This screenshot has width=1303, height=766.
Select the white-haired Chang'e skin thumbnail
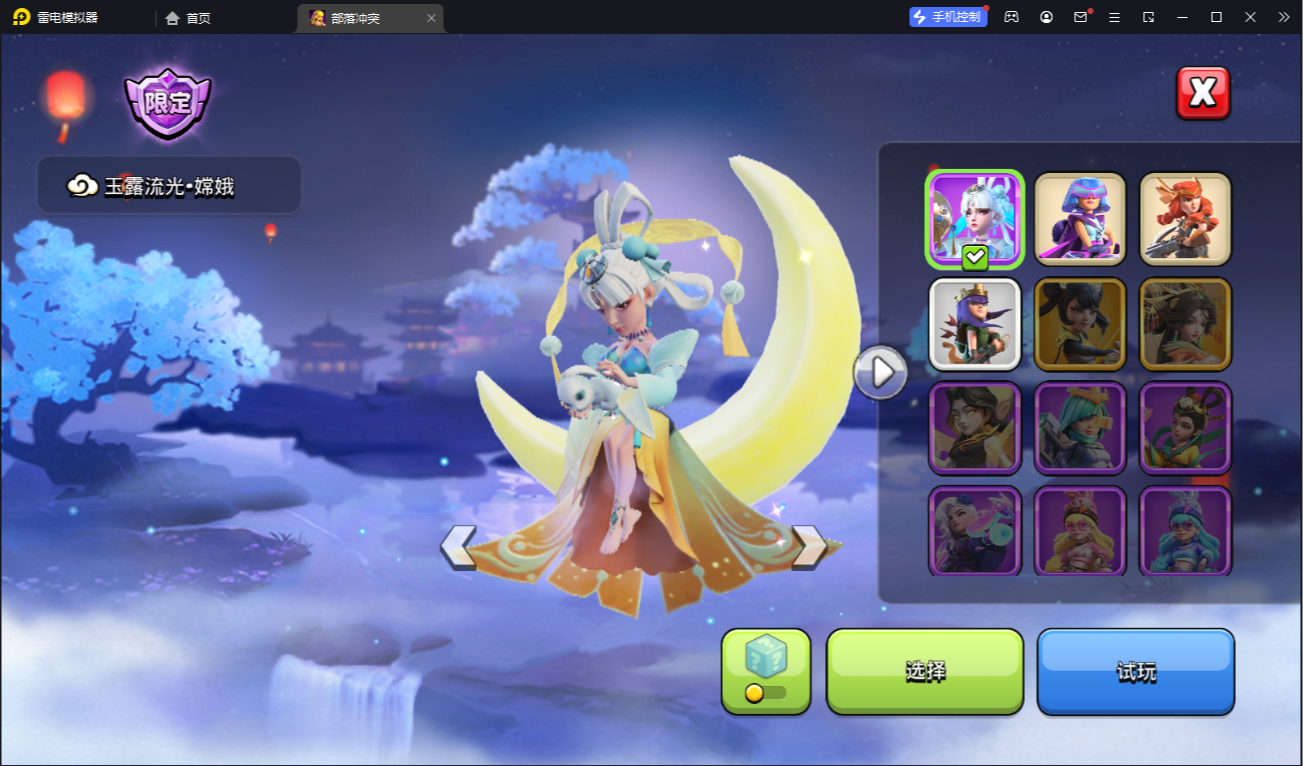point(975,219)
